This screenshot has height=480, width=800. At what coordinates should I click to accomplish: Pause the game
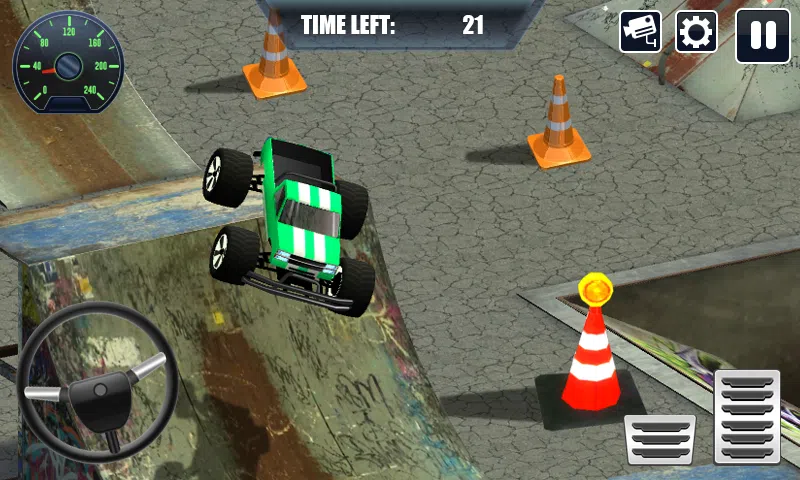(x=762, y=35)
